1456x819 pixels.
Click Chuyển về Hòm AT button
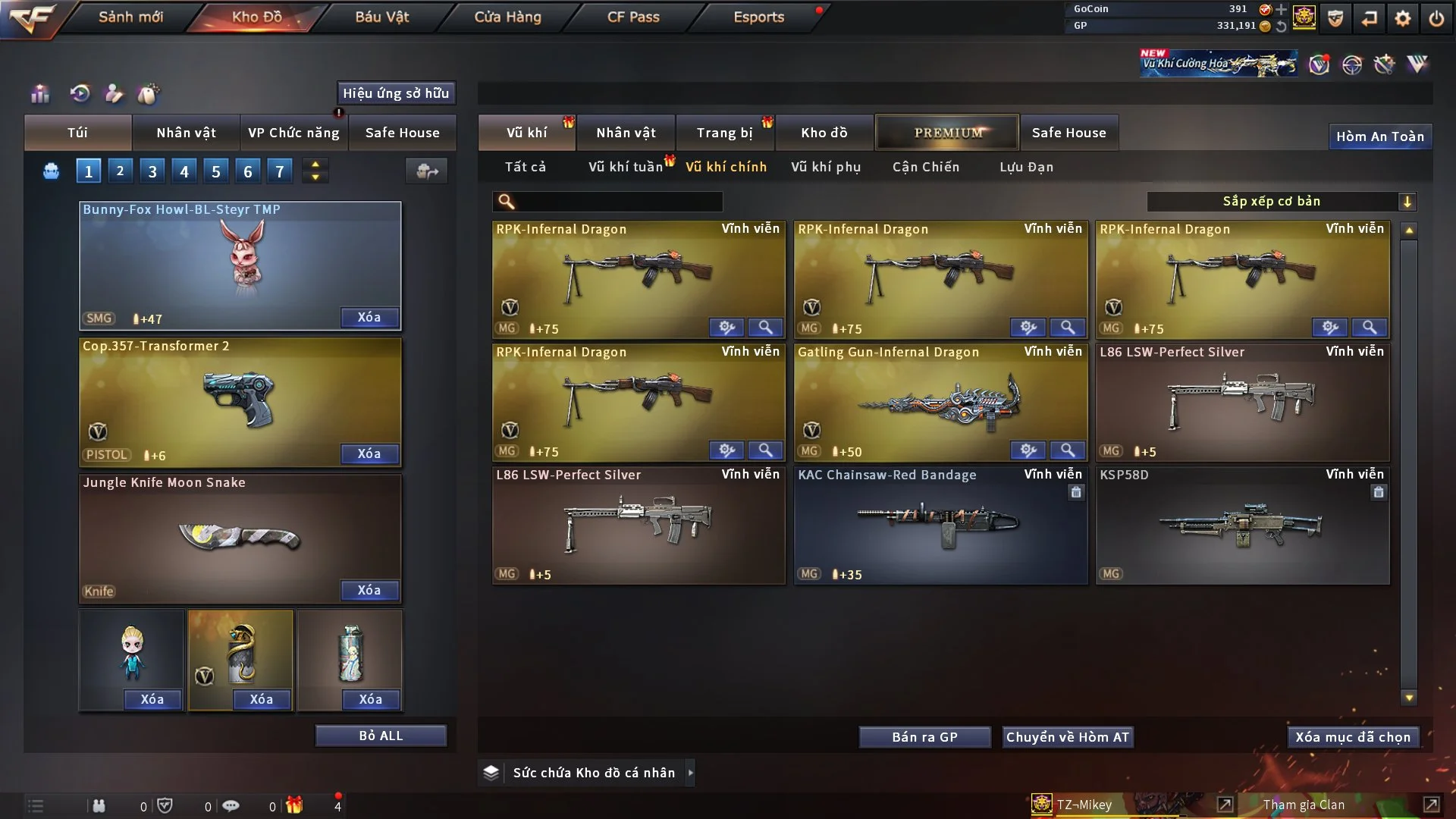1067,737
